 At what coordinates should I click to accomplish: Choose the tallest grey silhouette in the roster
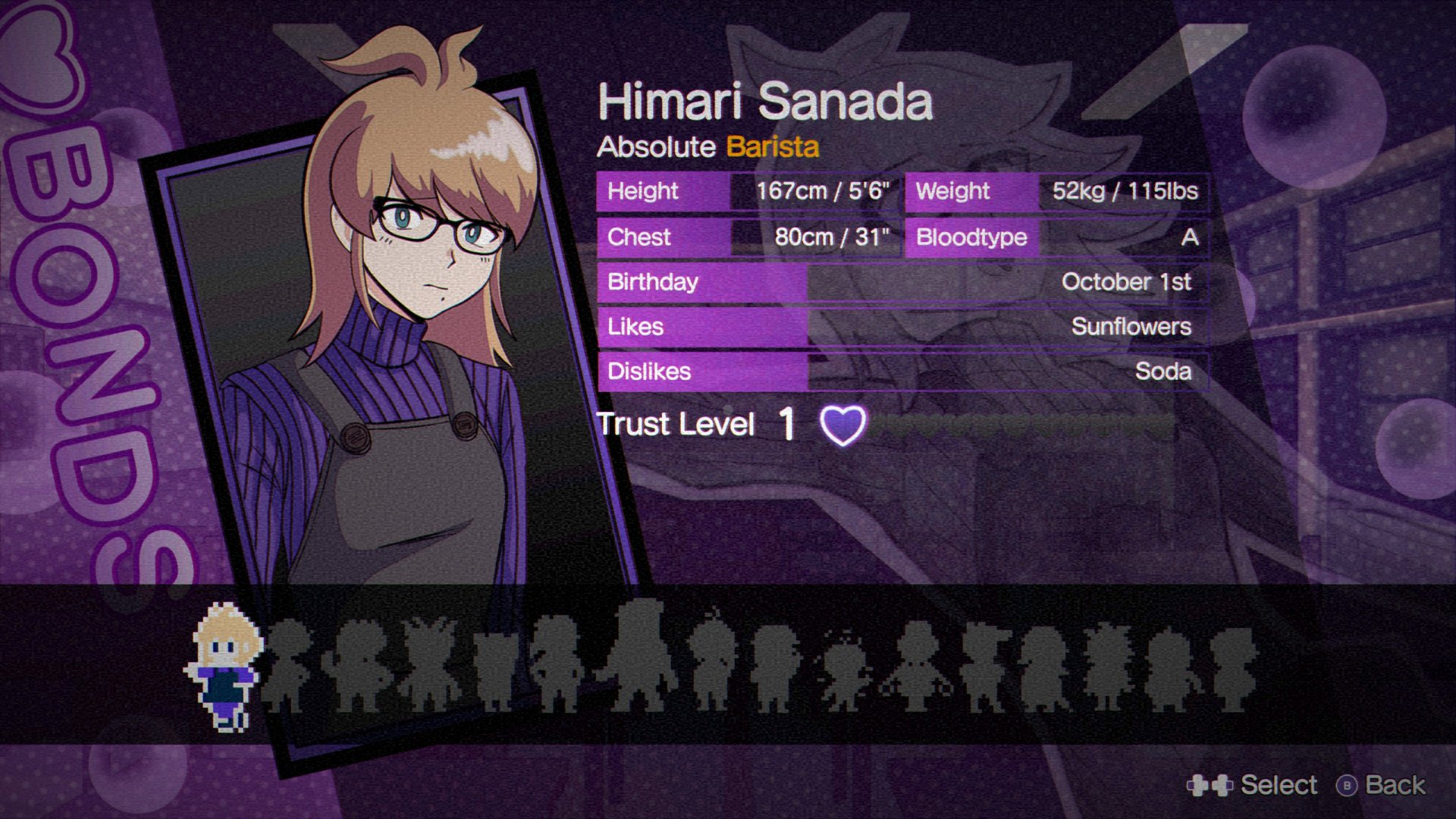[x=639, y=656]
